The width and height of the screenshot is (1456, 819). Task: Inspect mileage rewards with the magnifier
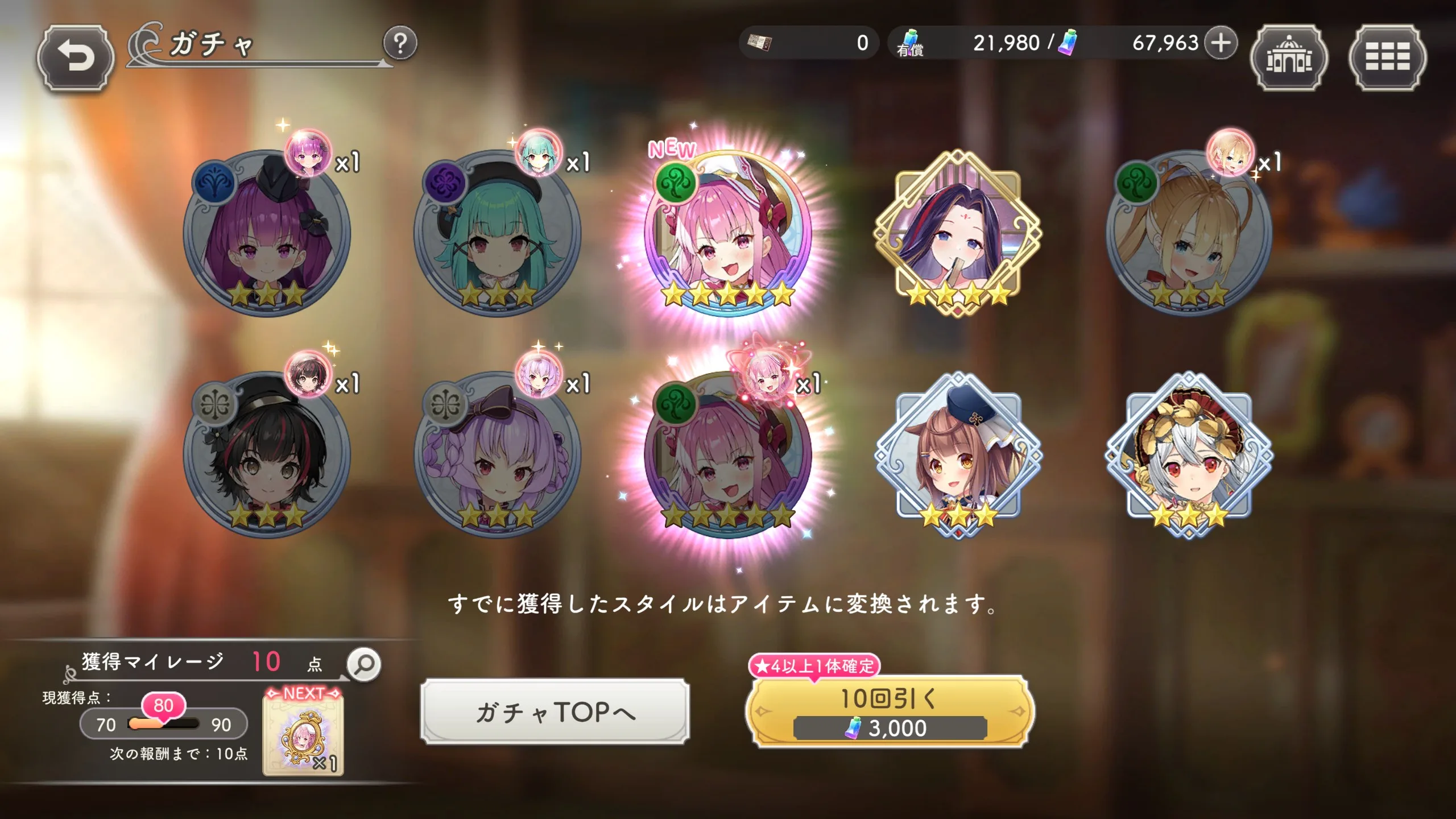point(364,664)
